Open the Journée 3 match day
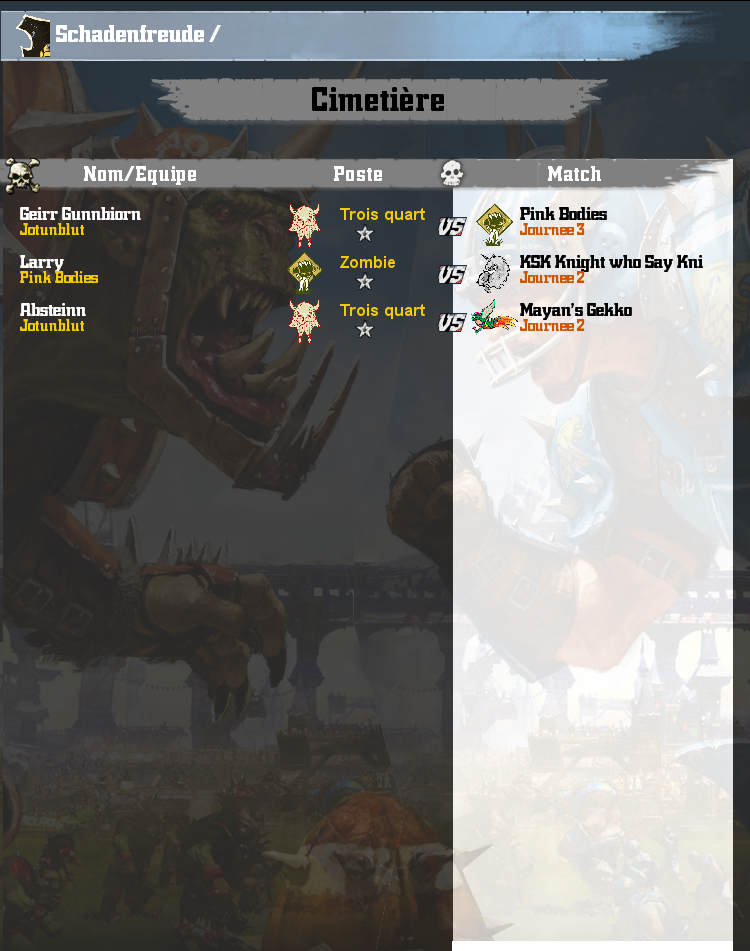The height and width of the screenshot is (951, 750). pyautogui.click(x=552, y=230)
